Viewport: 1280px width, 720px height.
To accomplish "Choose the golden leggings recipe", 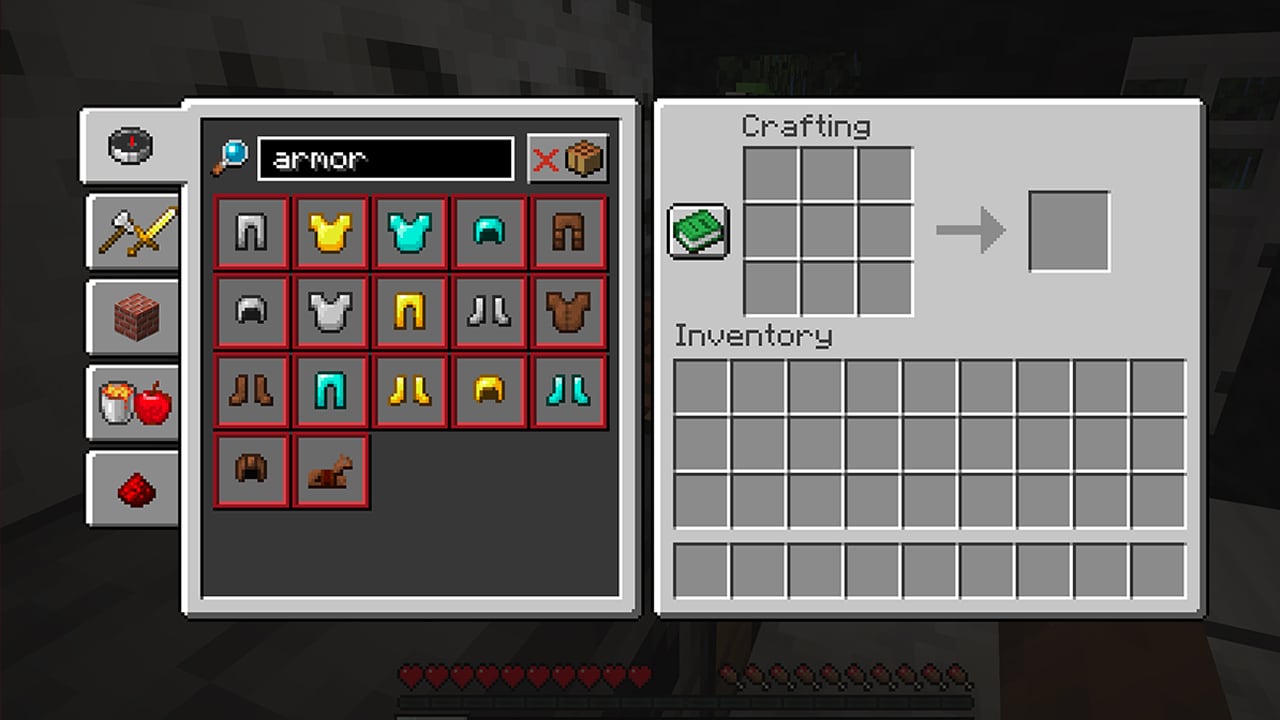I will (410, 312).
